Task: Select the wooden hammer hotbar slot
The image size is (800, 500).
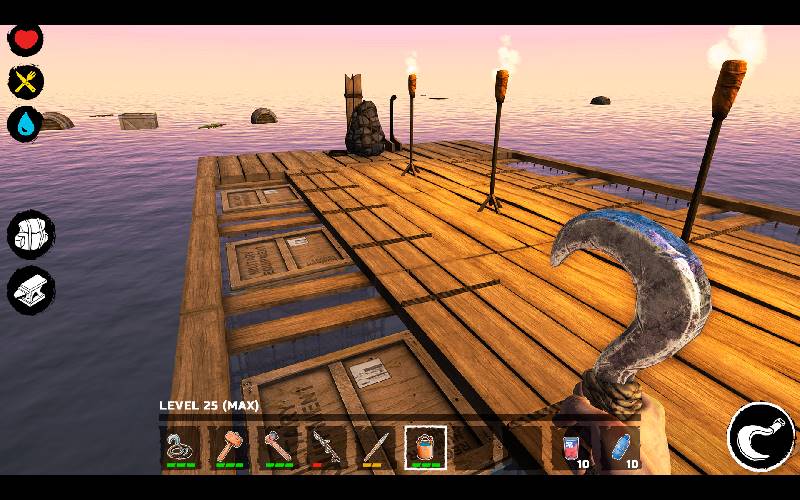Action: [231, 446]
